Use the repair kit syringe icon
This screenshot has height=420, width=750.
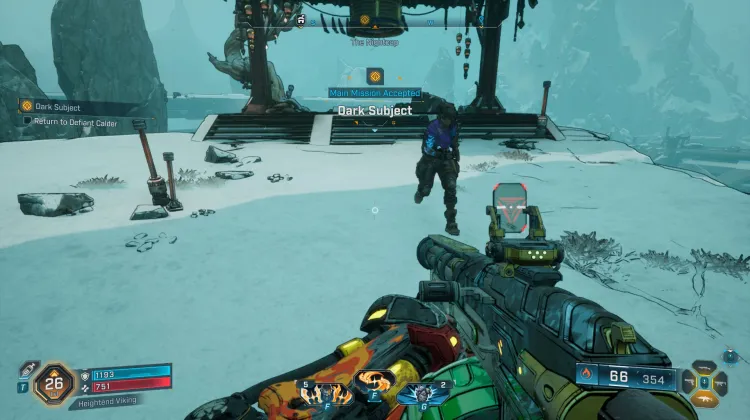(27, 370)
